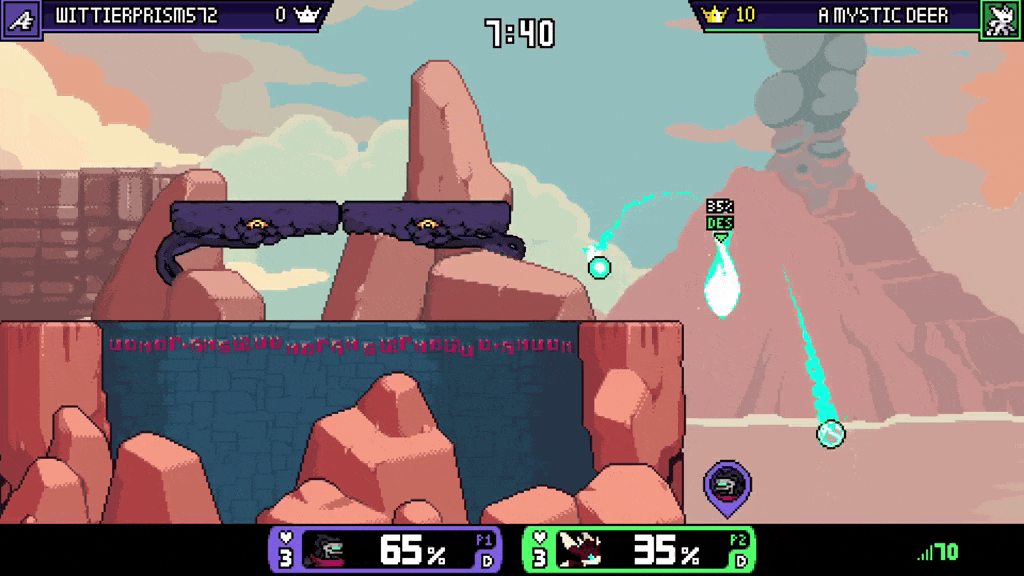The width and height of the screenshot is (1024, 576).
Task: Click the purple A logo icon
Action: pyautogui.click(x=19, y=17)
